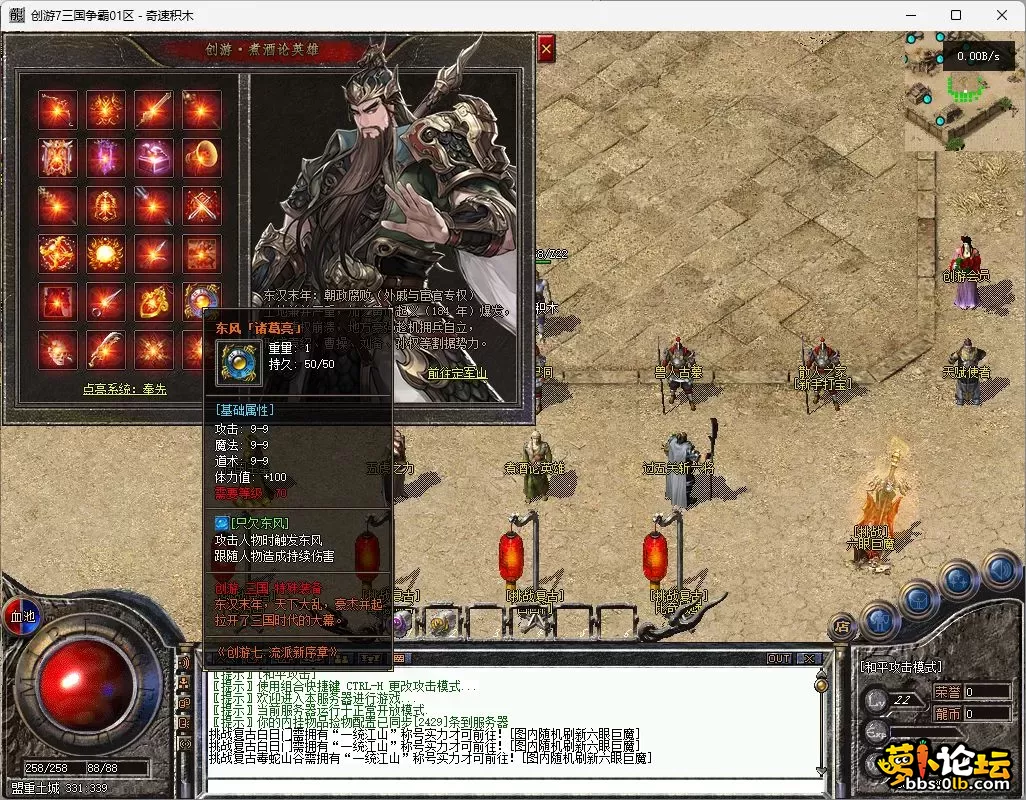1026x800 pixels.
Task: Click the OUT button above chat
Action: [x=779, y=659]
